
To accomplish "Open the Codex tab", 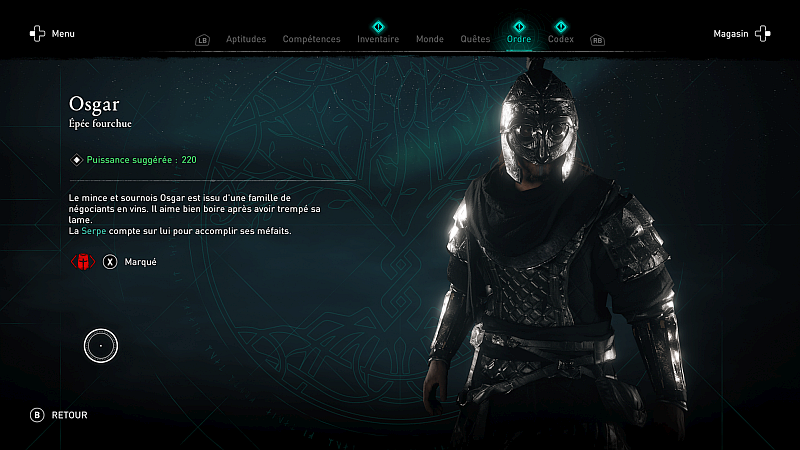I will [561, 39].
